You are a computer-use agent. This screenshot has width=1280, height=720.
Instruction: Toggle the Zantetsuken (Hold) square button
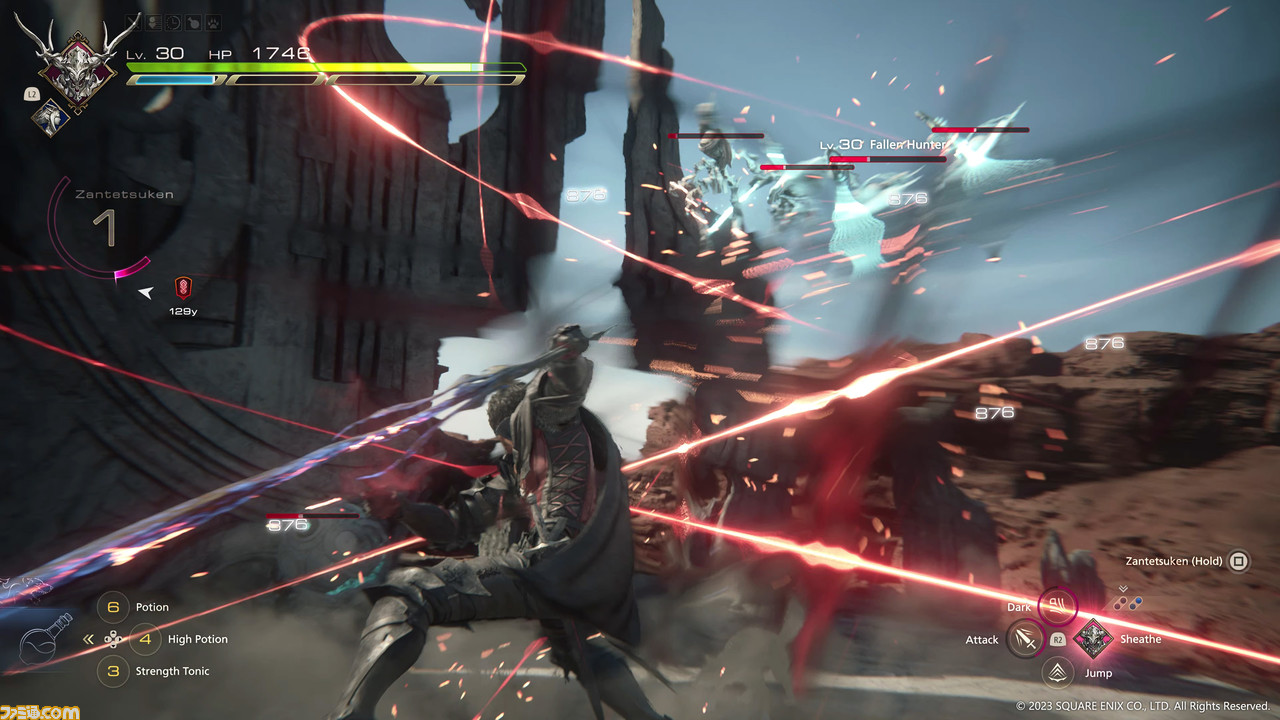pyautogui.click(x=1237, y=561)
